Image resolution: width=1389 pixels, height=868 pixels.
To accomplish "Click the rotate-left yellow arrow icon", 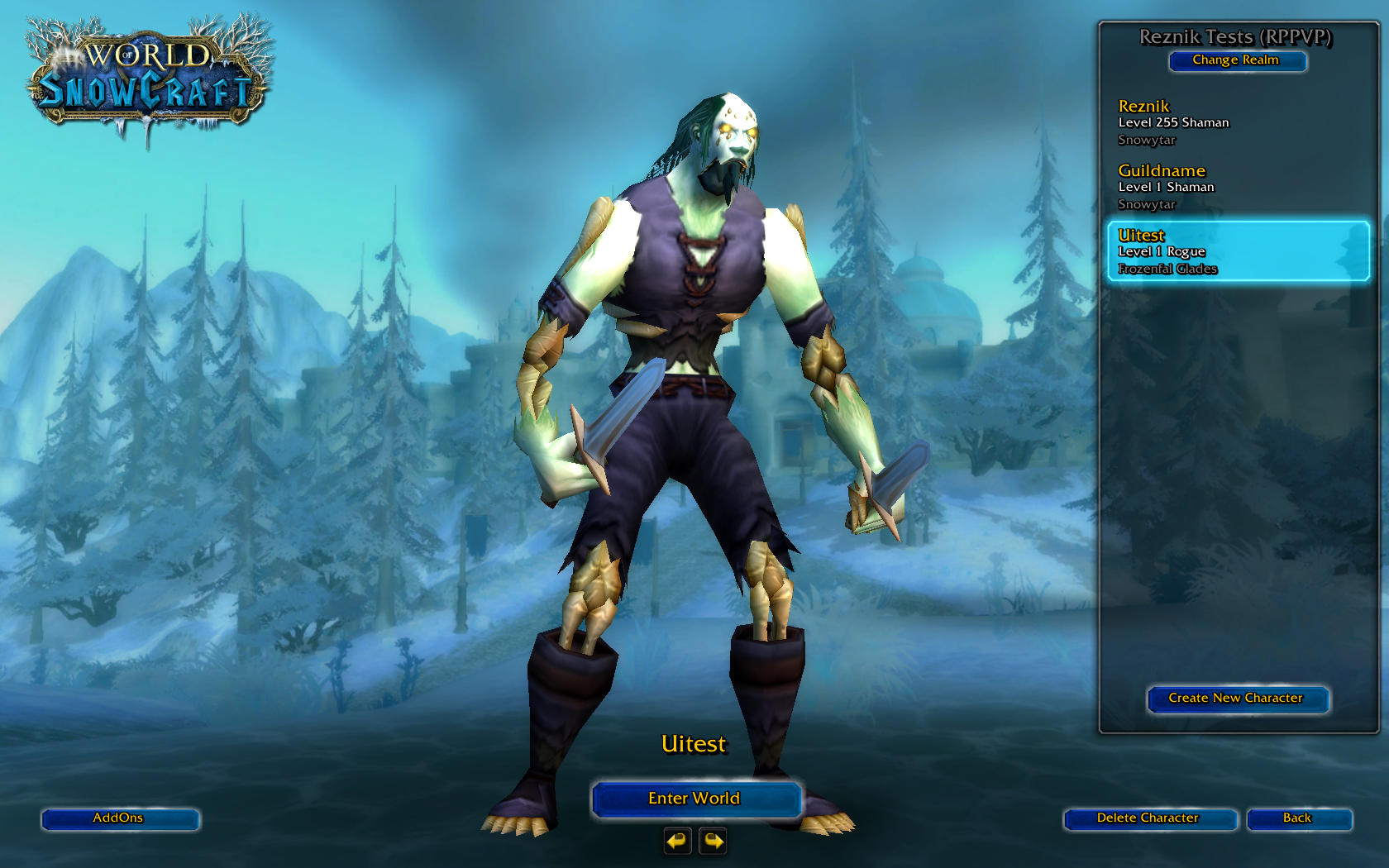I will pos(676,841).
